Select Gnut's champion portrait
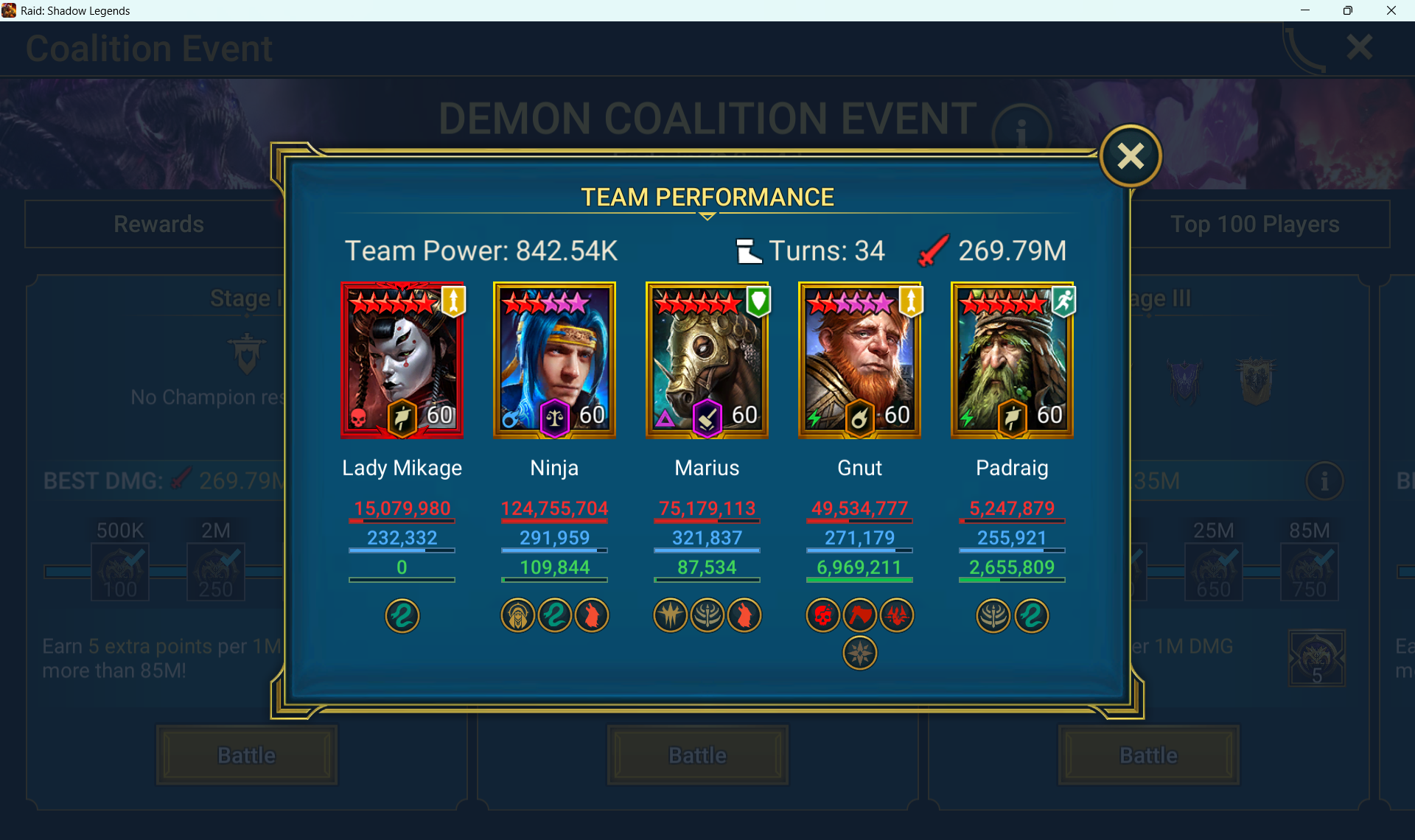1415x840 pixels. 859,360
